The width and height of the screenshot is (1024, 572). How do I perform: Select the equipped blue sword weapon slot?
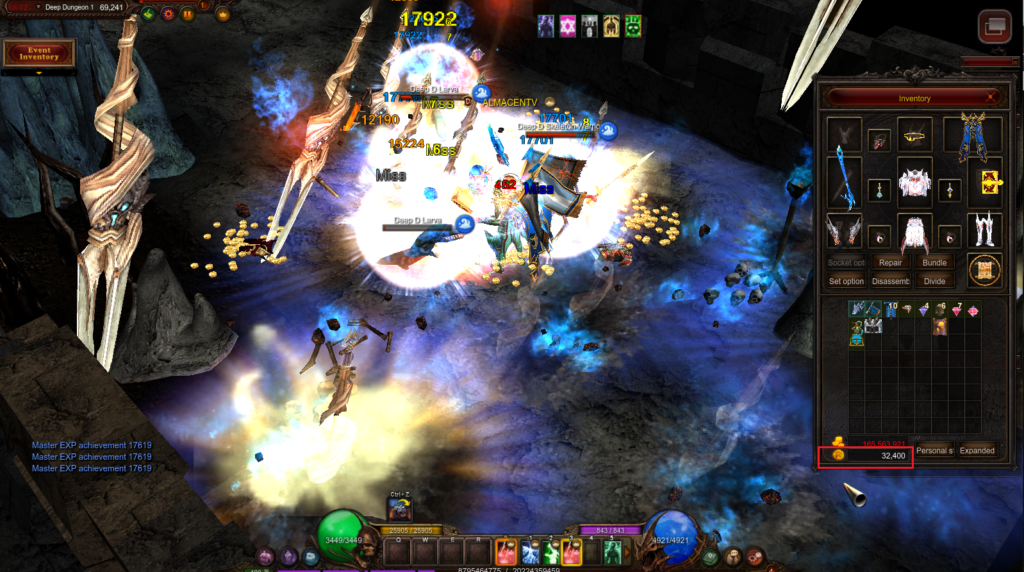845,183
